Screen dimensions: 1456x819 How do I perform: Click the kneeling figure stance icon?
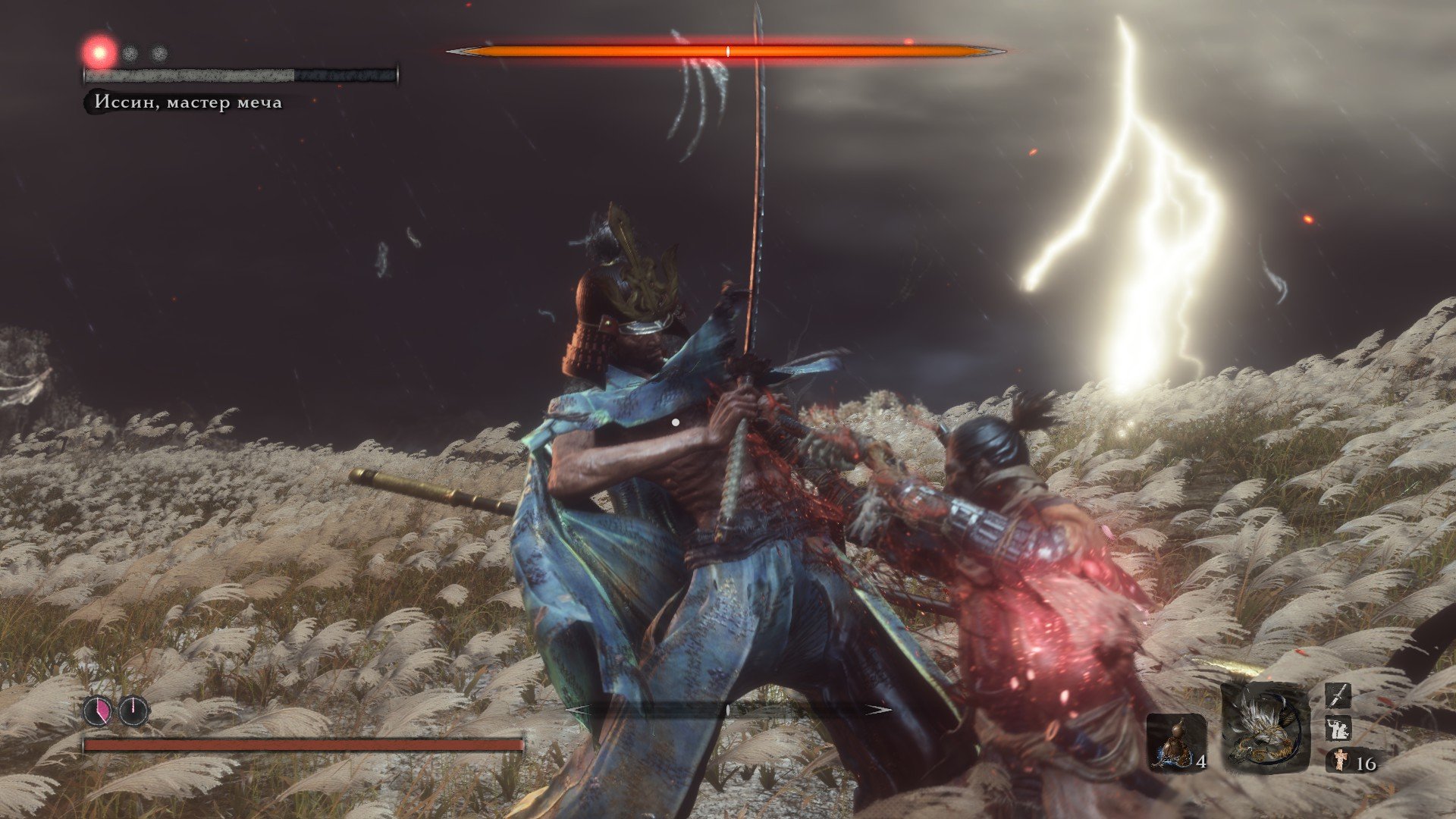[x=1338, y=729]
